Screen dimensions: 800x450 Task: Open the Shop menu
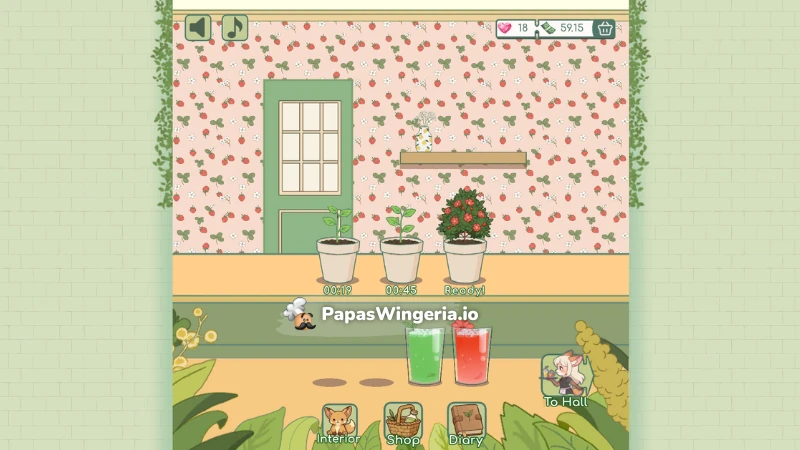pyautogui.click(x=402, y=424)
